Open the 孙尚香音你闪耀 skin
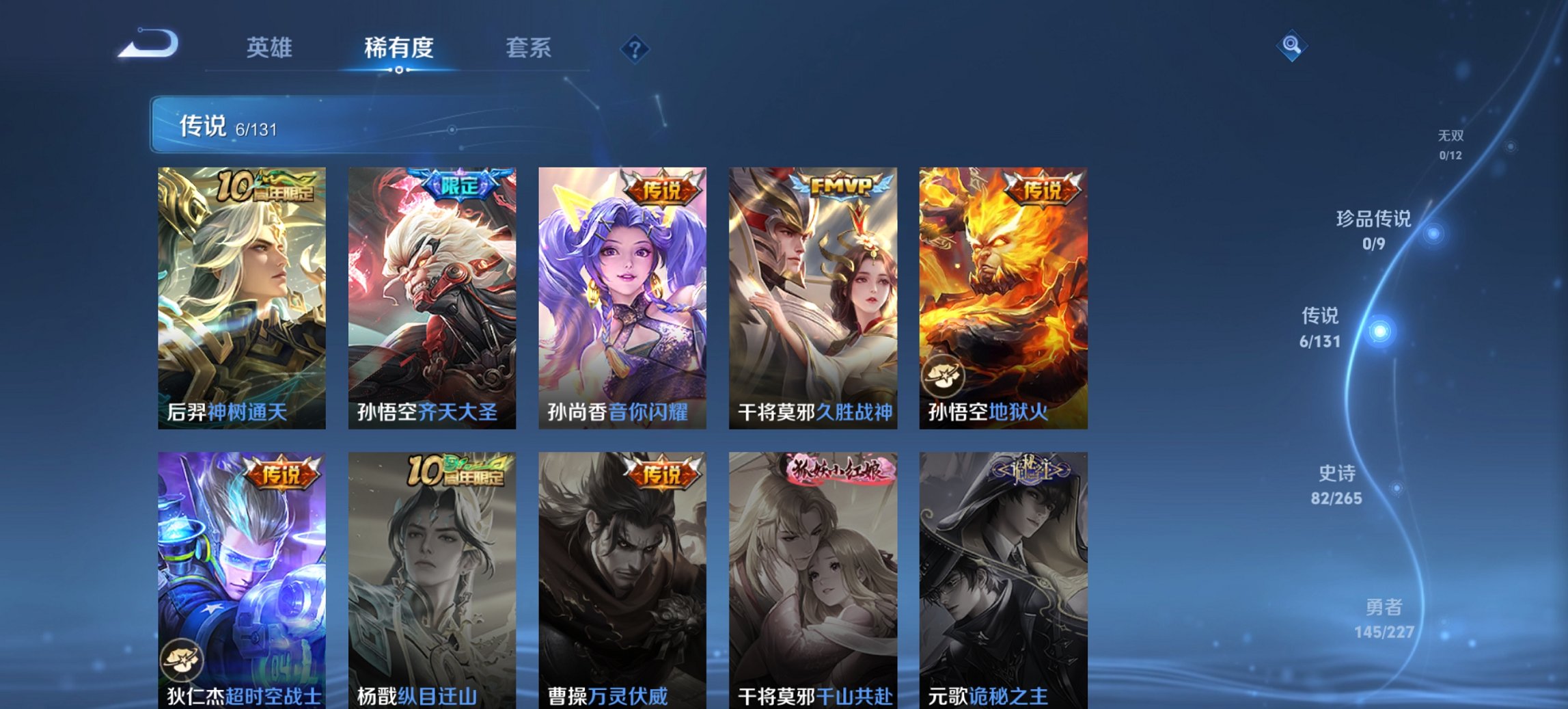 point(624,294)
